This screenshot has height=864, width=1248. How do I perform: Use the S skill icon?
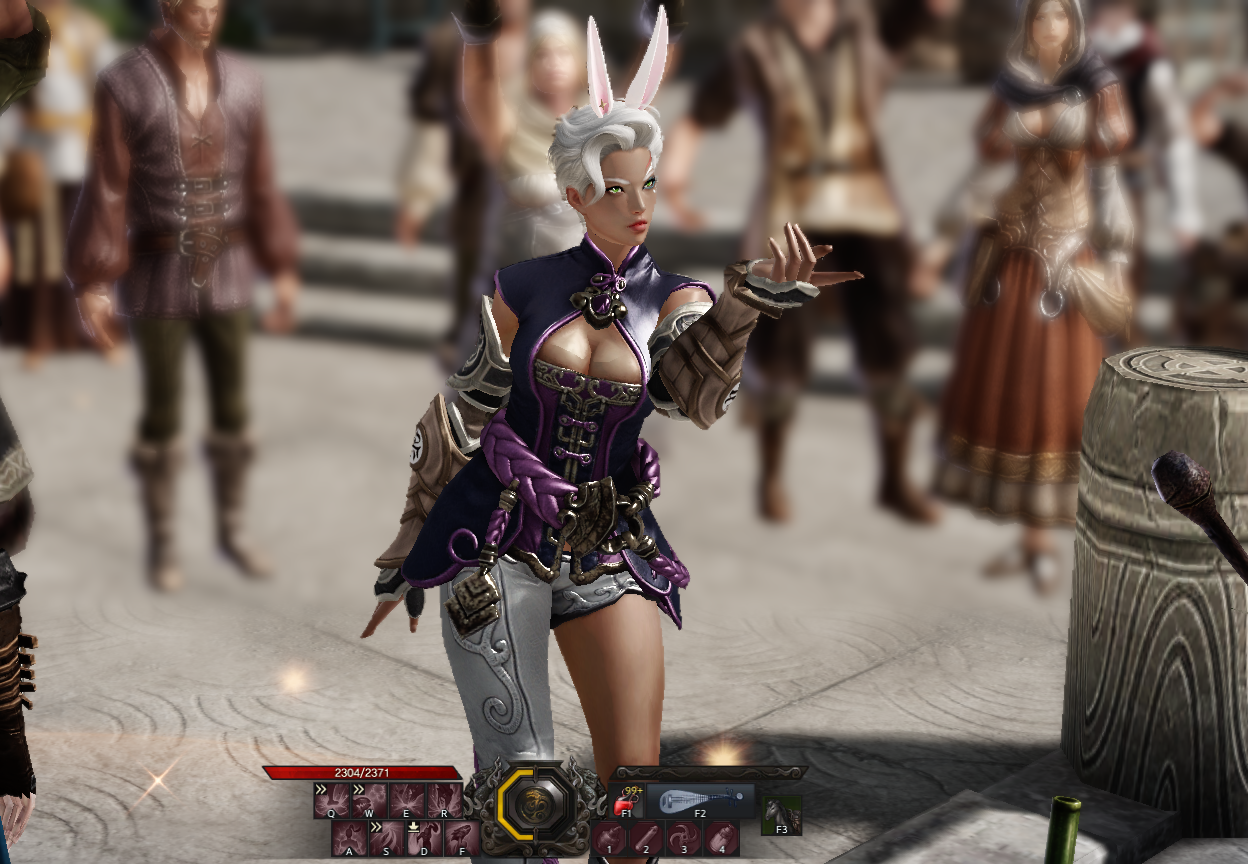pyautogui.click(x=386, y=838)
